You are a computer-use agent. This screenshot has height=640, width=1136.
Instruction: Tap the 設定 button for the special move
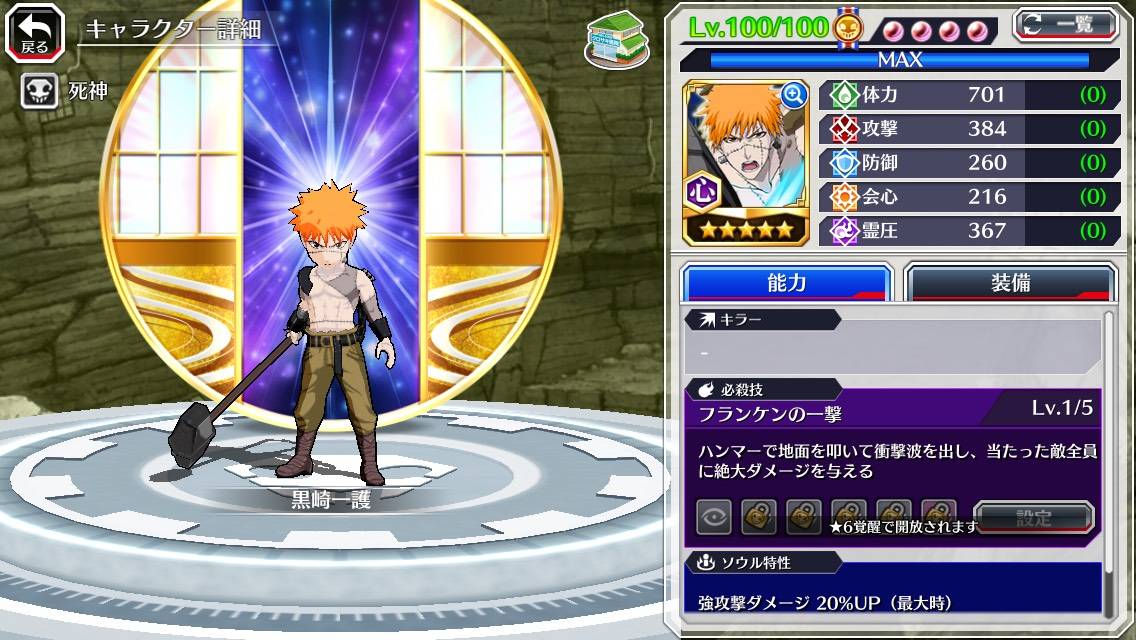point(1034,517)
